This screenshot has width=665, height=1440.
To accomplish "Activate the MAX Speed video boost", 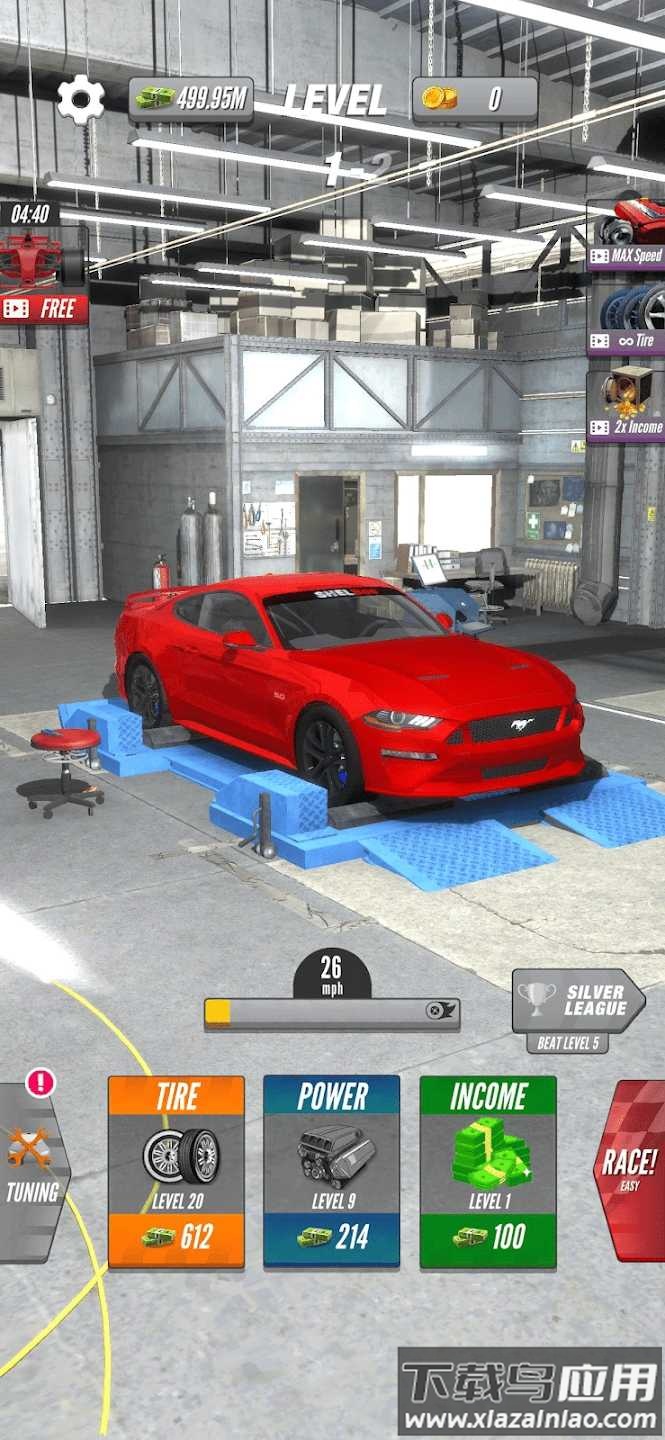I will pos(627,232).
